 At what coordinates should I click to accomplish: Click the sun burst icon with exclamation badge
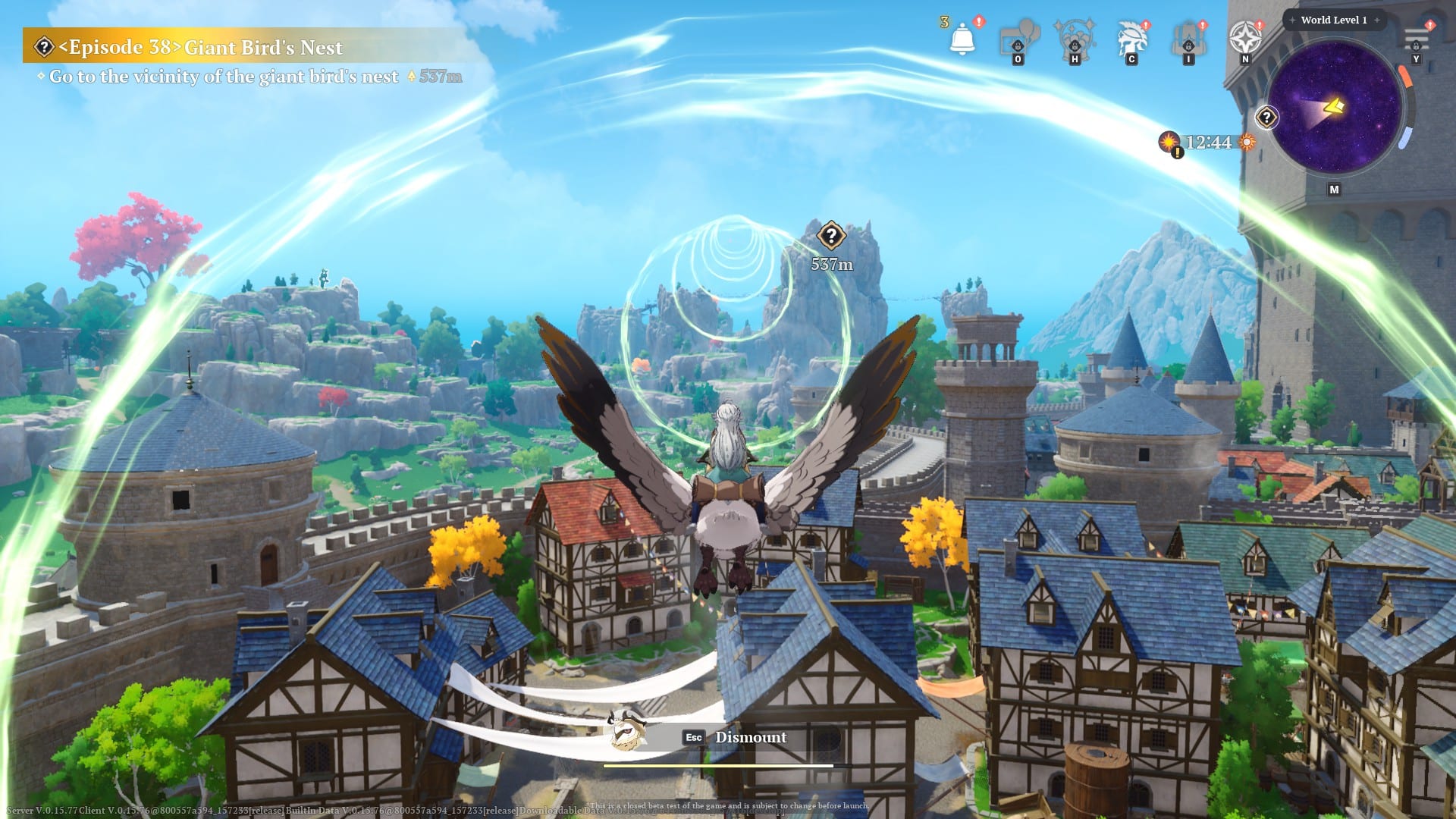click(1170, 142)
